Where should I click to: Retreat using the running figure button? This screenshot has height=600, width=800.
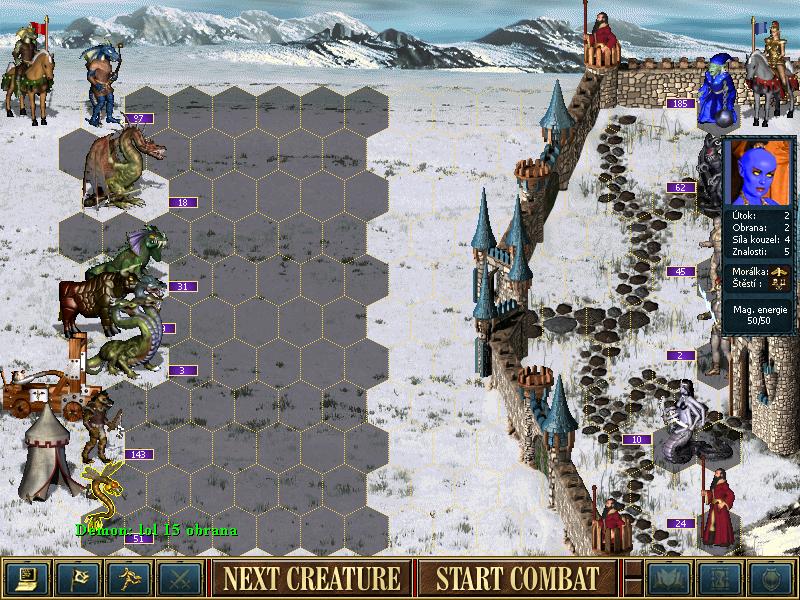[128, 578]
